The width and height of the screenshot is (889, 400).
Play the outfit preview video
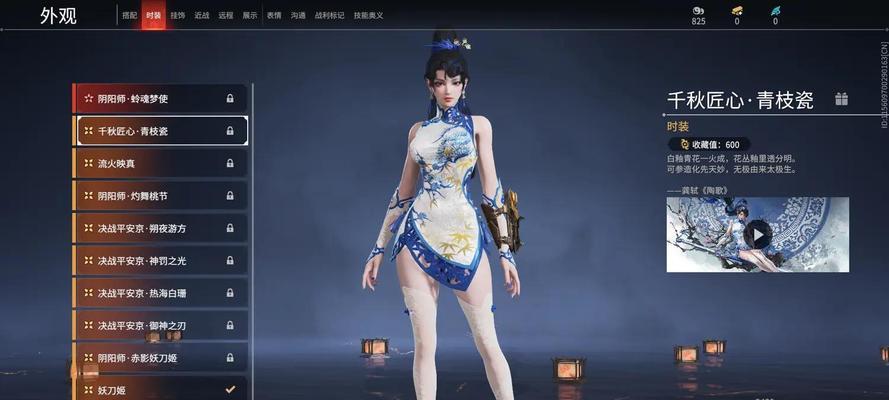[x=759, y=235]
